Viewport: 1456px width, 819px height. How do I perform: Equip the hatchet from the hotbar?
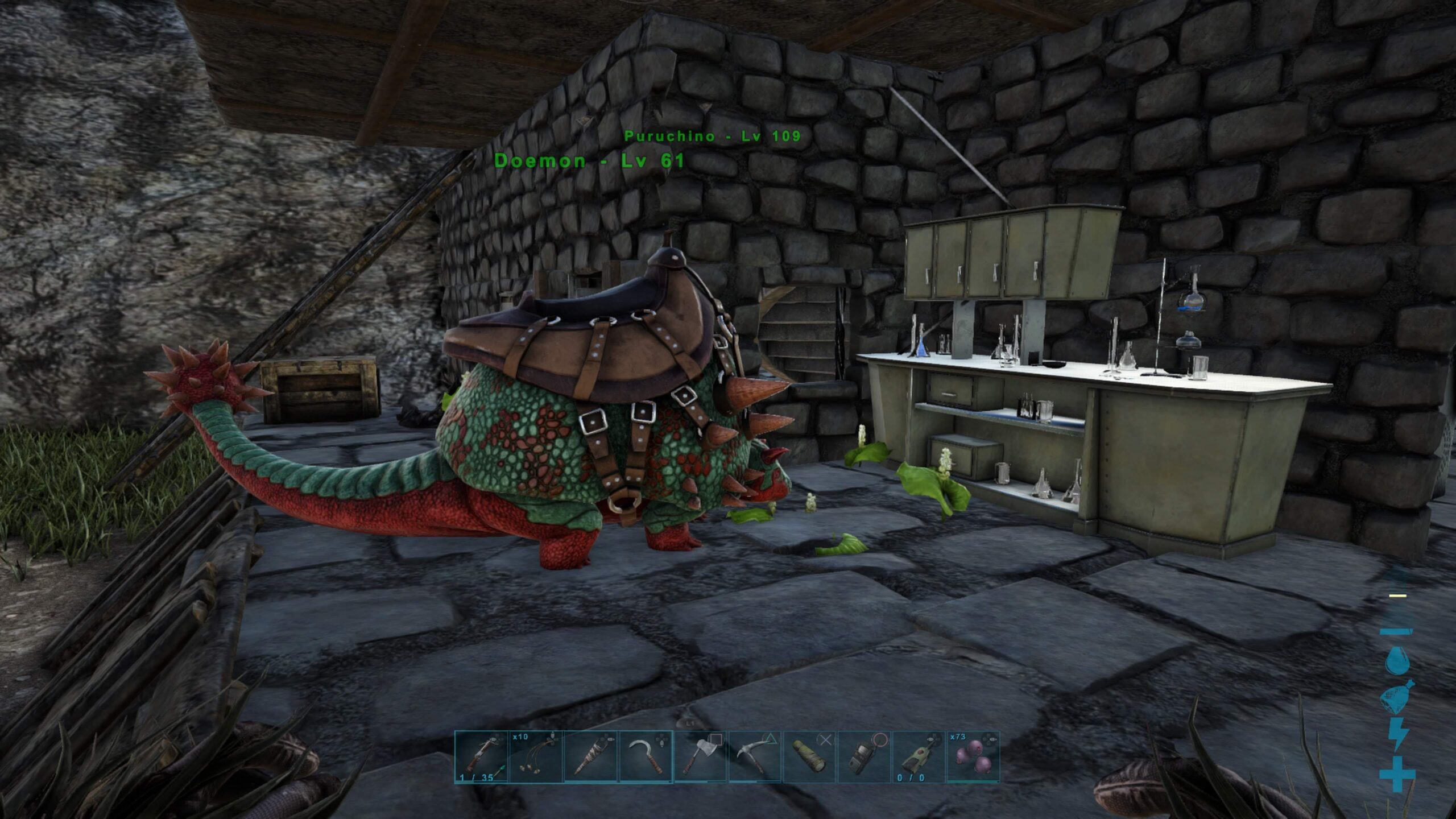[x=700, y=757]
